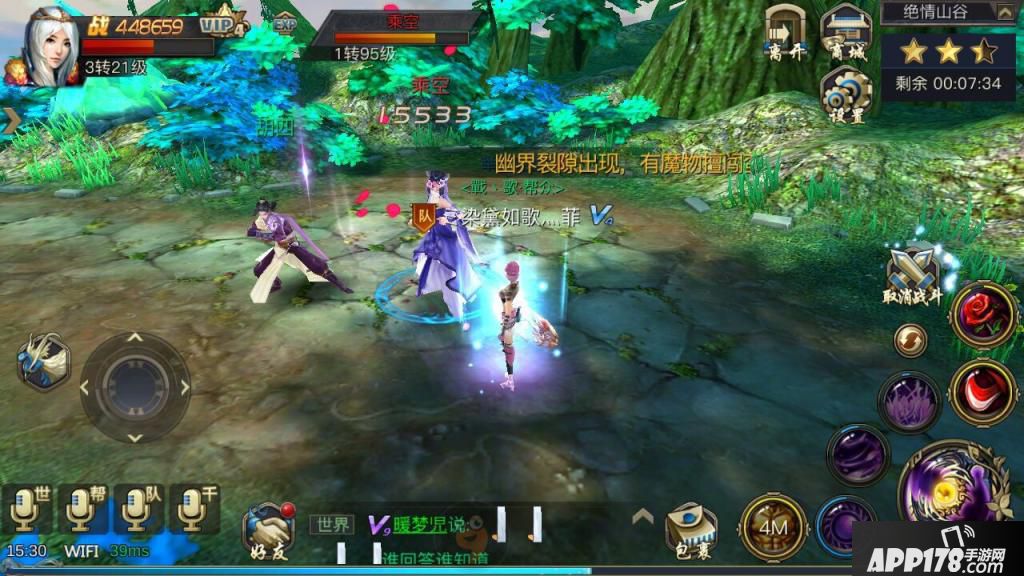Open the player portrait character panel
The height and width of the screenshot is (576, 1024).
pos(50,46)
